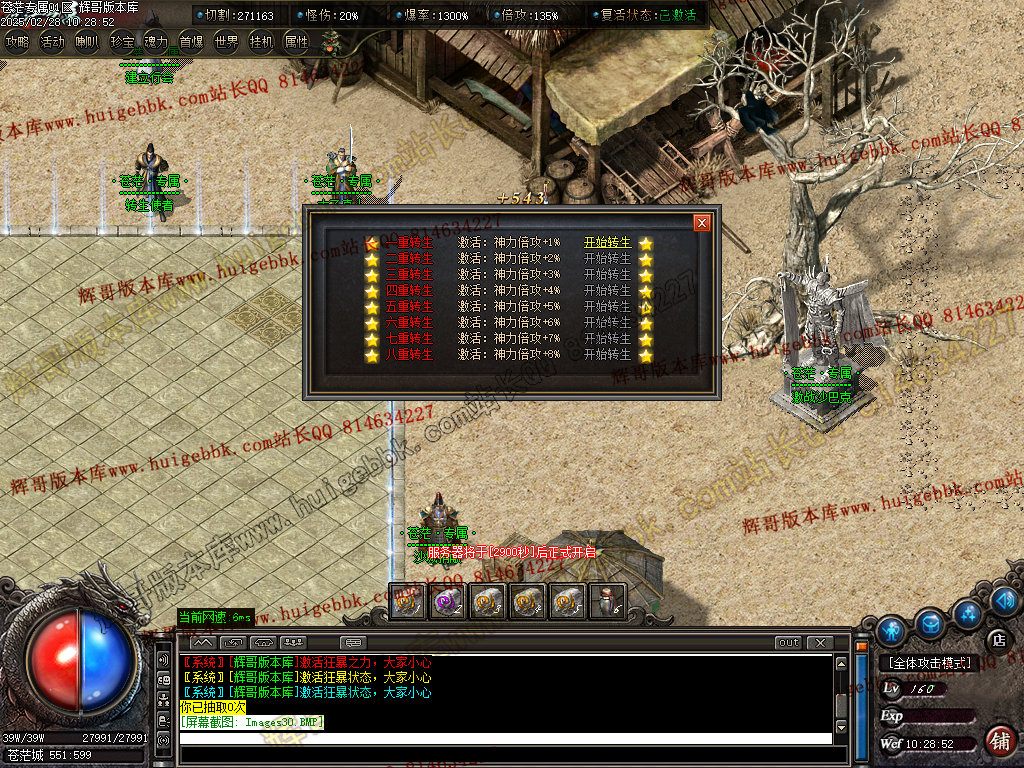
Task: Toggle the 挂机 auto-battle button
Action: click(x=262, y=42)
